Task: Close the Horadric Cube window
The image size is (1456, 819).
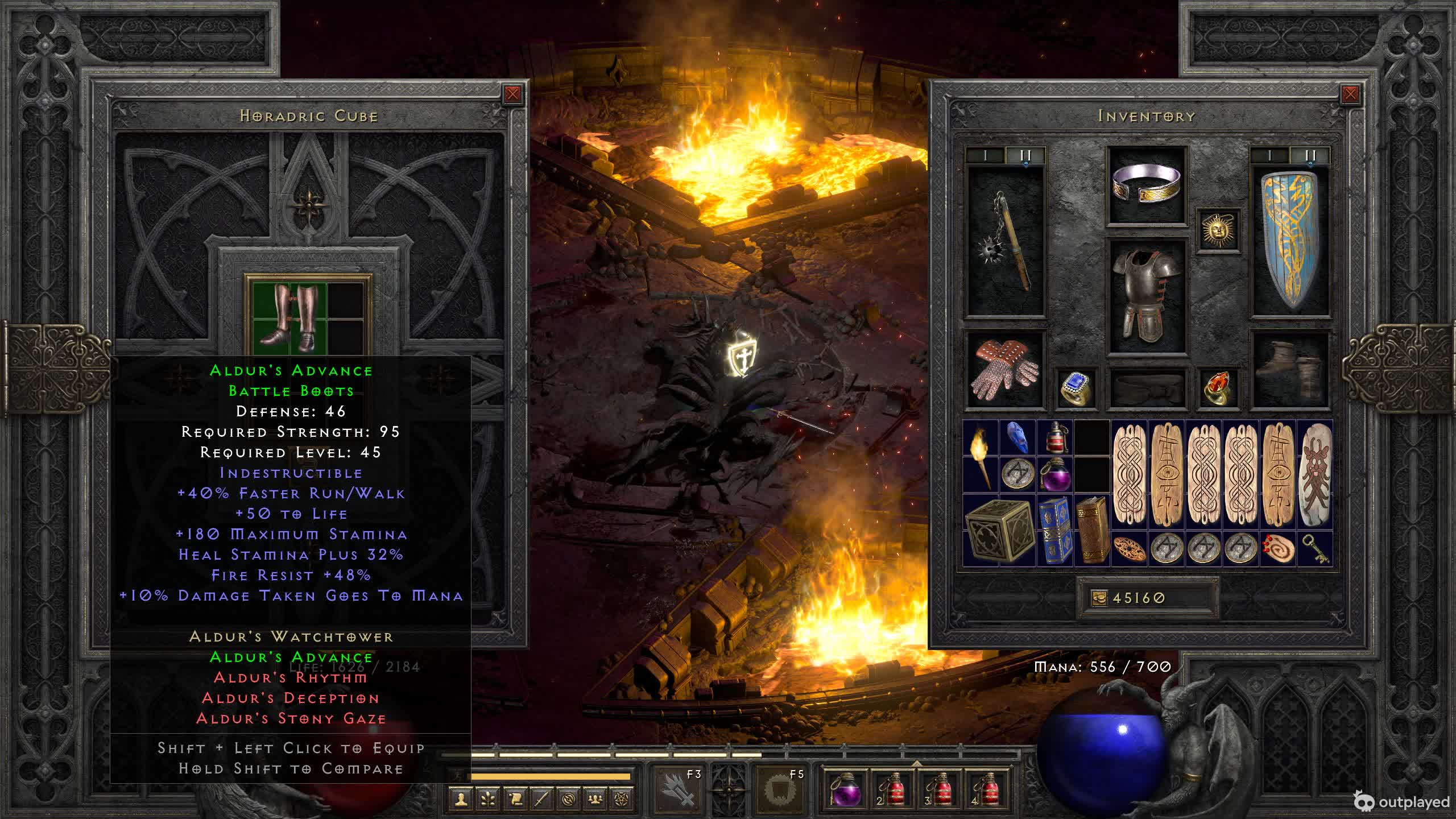Action: [x=512, y=94]
